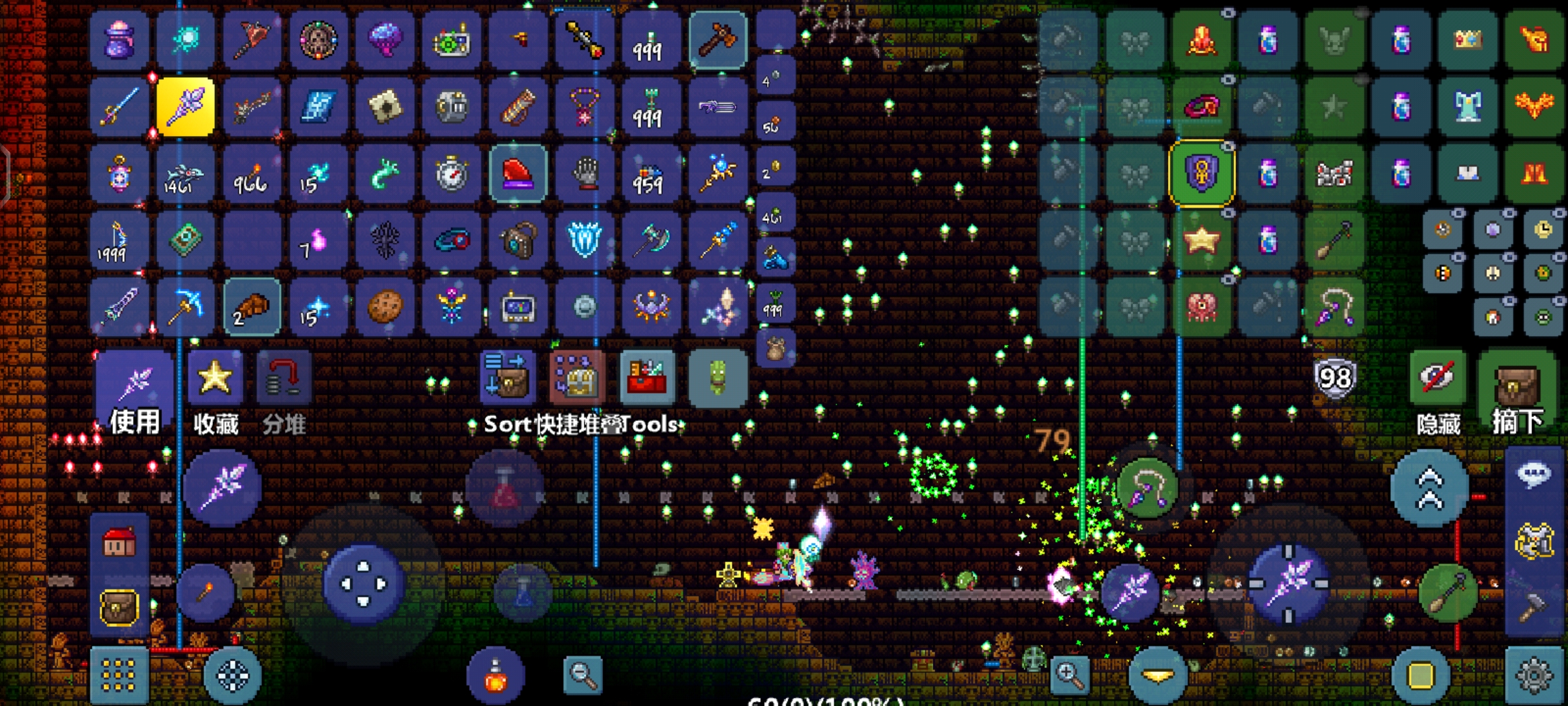Select the highlighted yellow staff slot

[x=186, y=107]
